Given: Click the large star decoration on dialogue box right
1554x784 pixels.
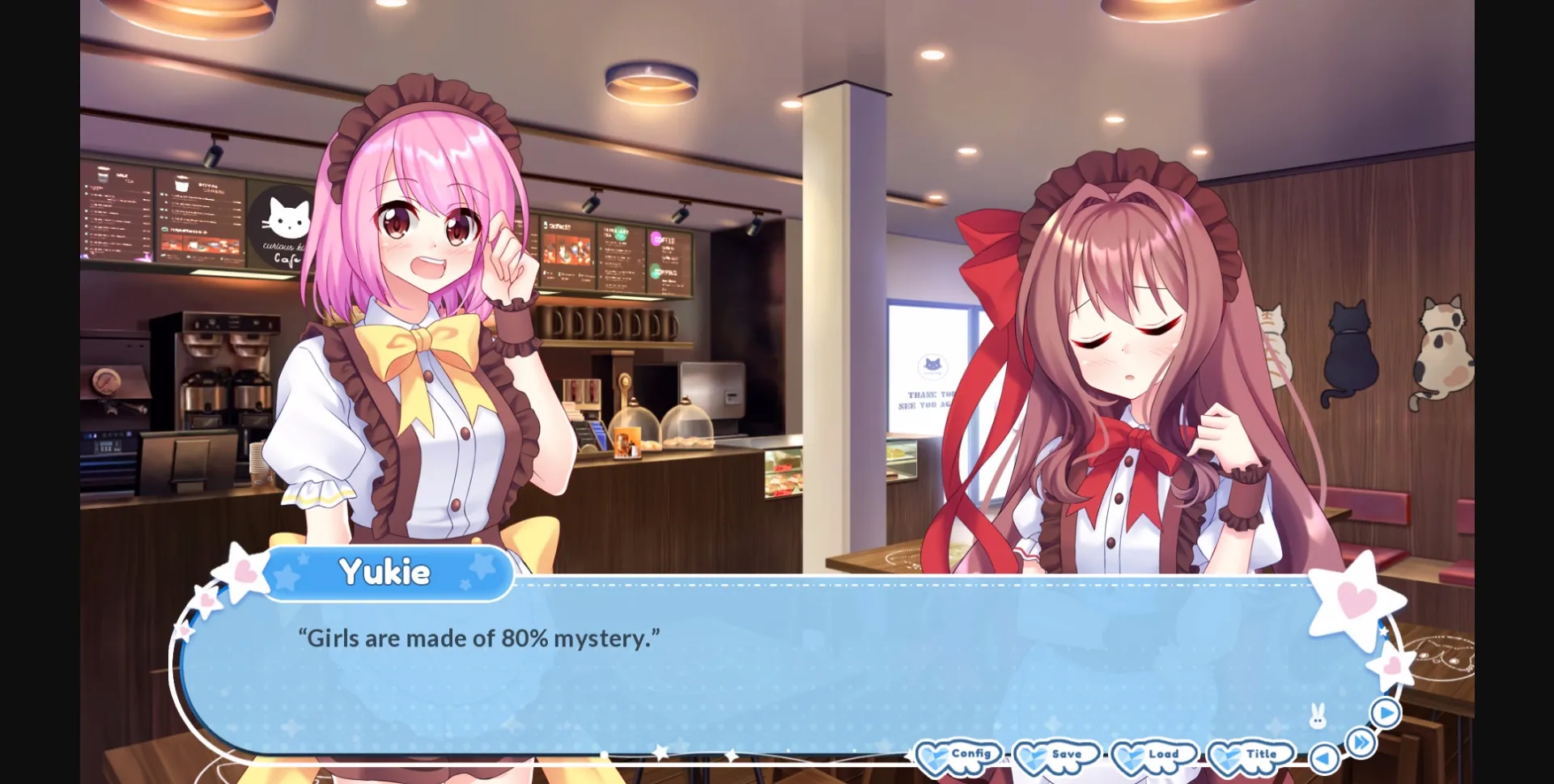Looking at the screenshot, I should point(1356,596).
